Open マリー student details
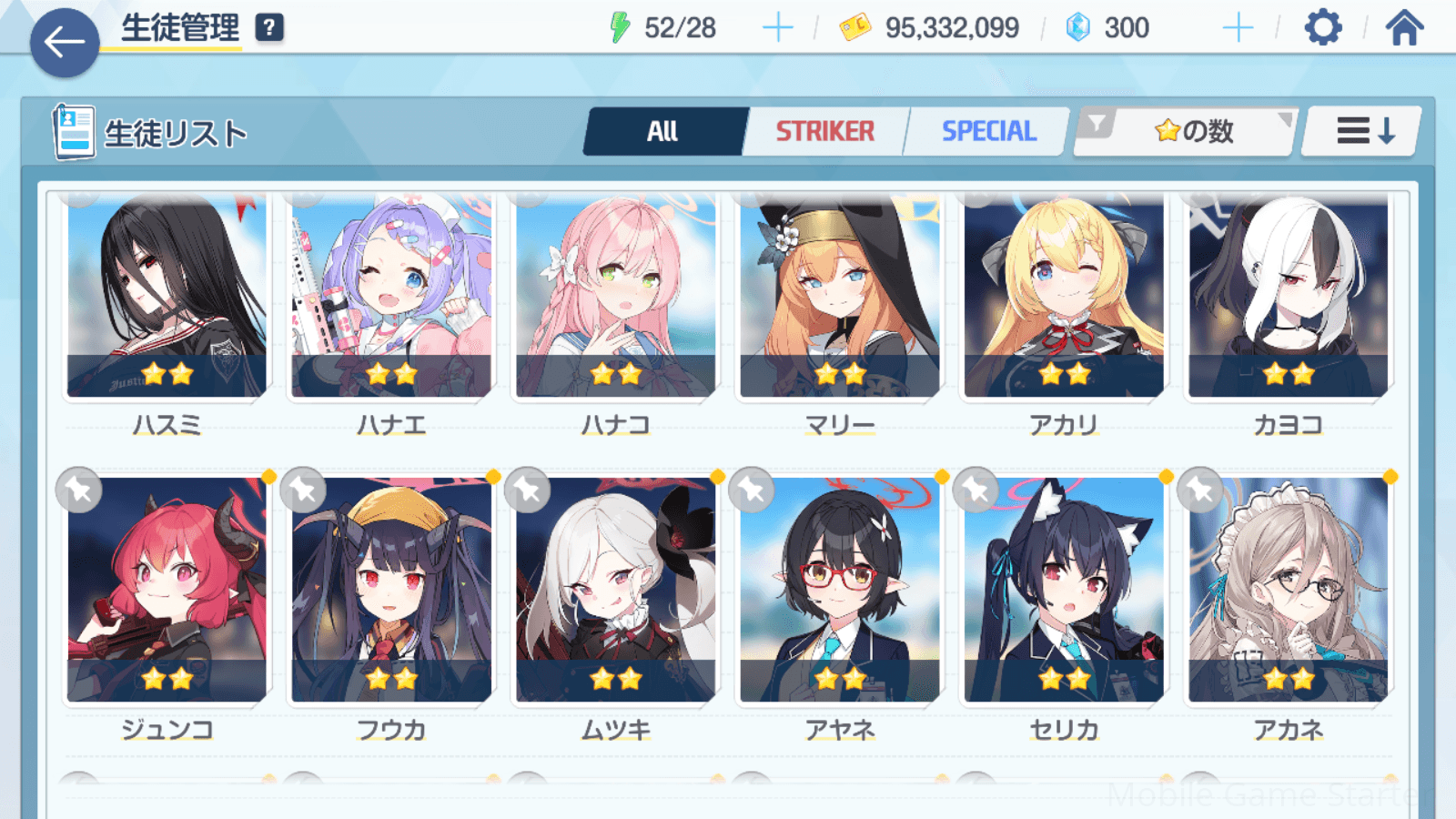 (840, 296)
